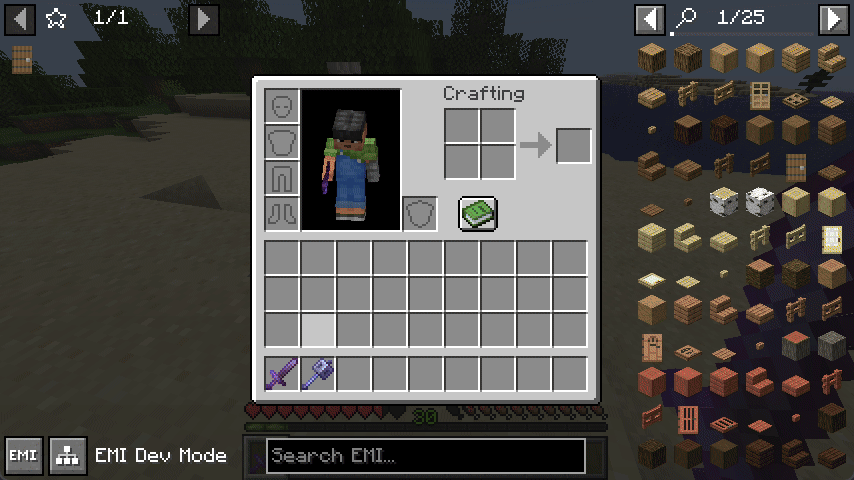Click the empty chestplate armor slot

282,142
